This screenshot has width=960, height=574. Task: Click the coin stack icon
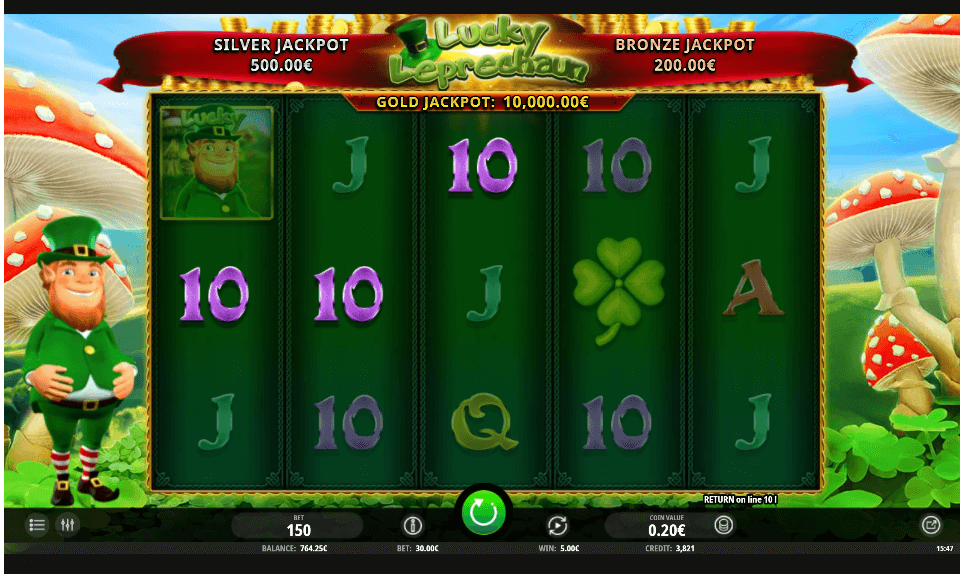[723, 525]
